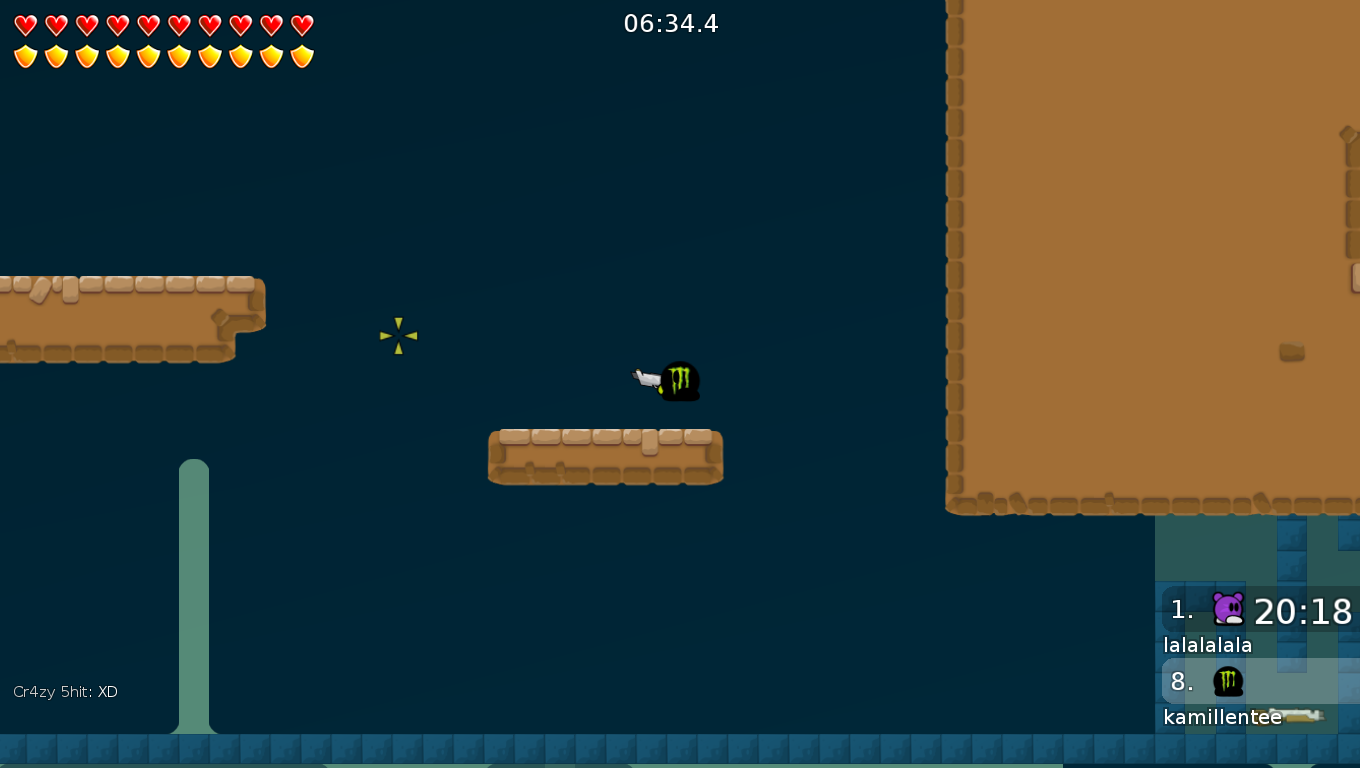Select the lalalalala leaderboard entry
Screen dimensions: 1360x768
[x=1206, y=645]
